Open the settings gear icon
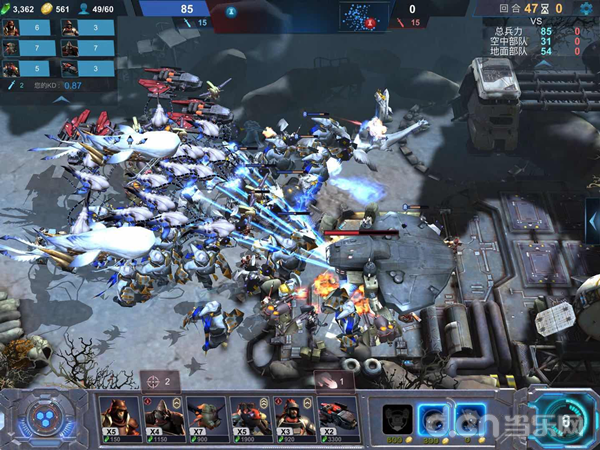 pos(584,8)
